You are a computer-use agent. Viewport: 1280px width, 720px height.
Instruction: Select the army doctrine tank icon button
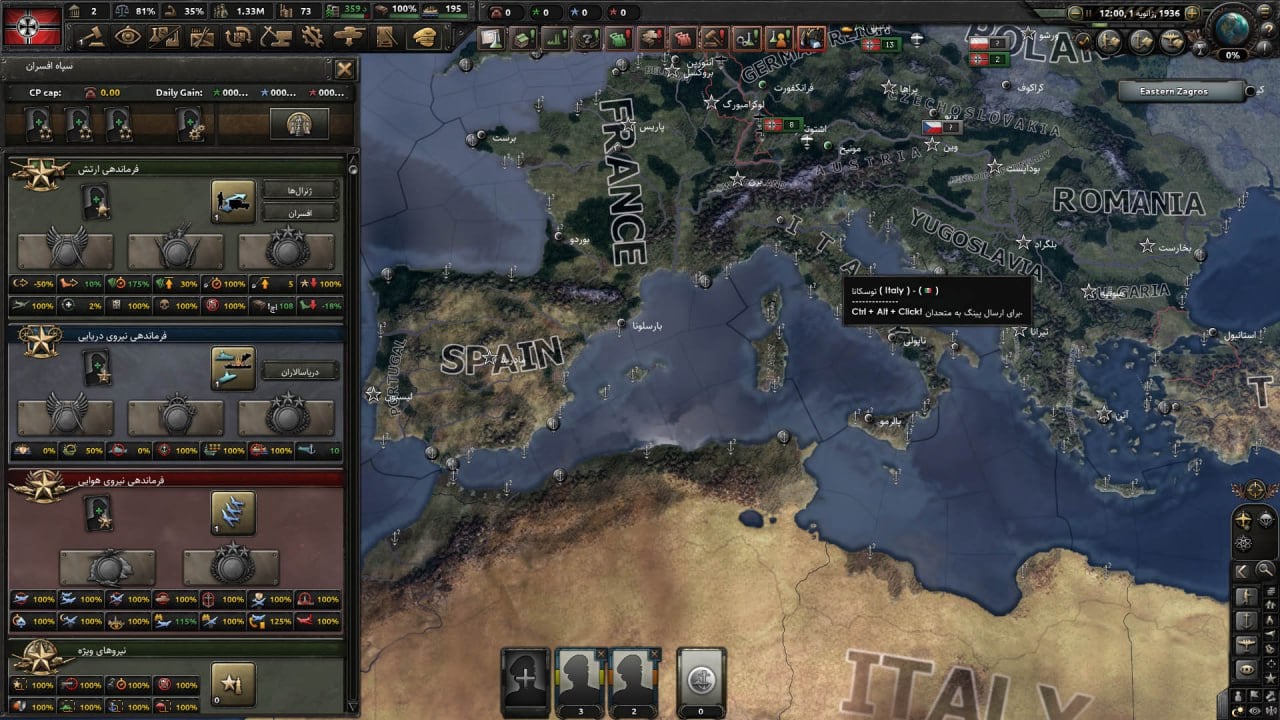233,201
